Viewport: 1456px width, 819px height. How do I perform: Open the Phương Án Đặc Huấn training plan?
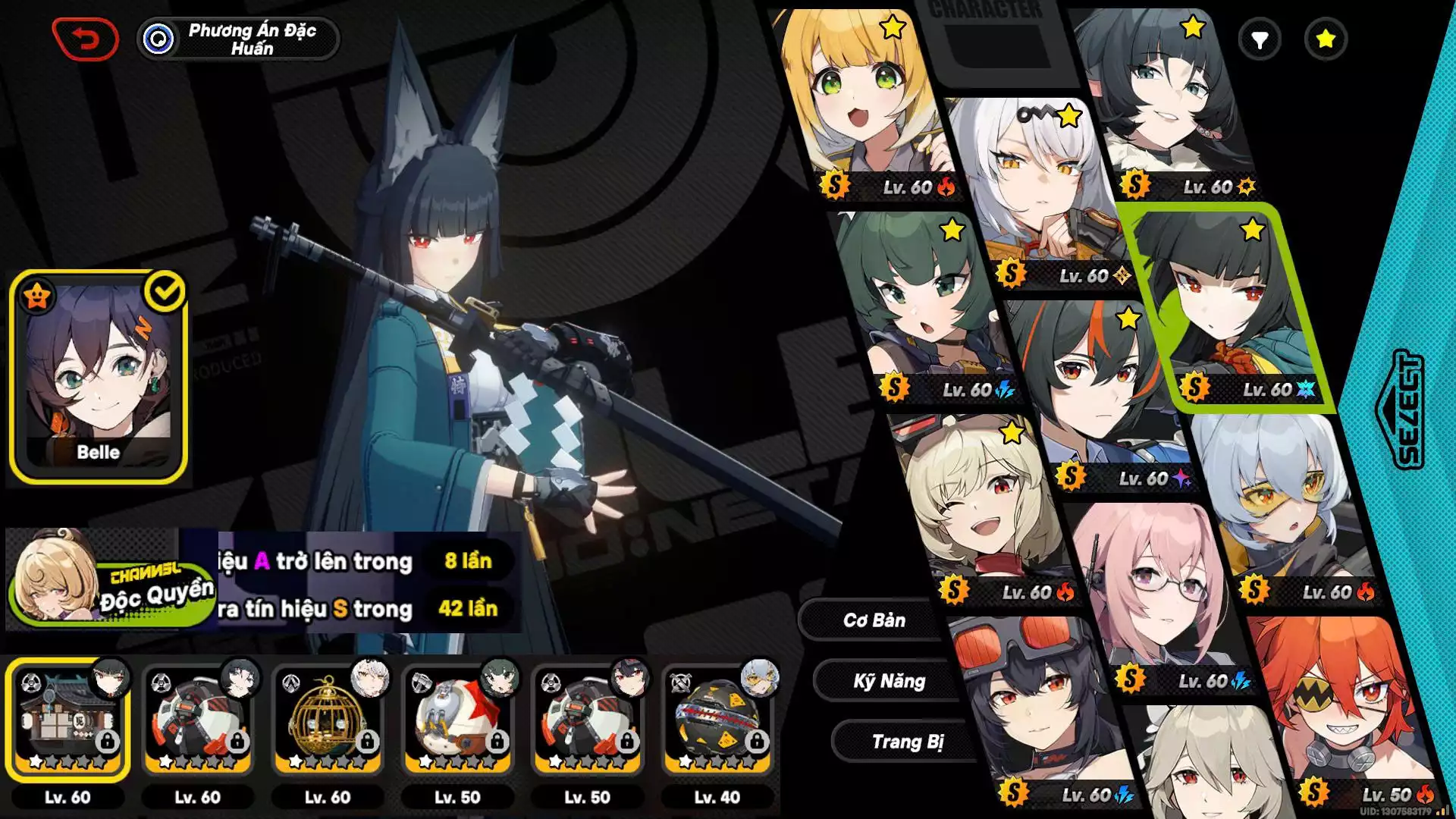tap(238, 39)
